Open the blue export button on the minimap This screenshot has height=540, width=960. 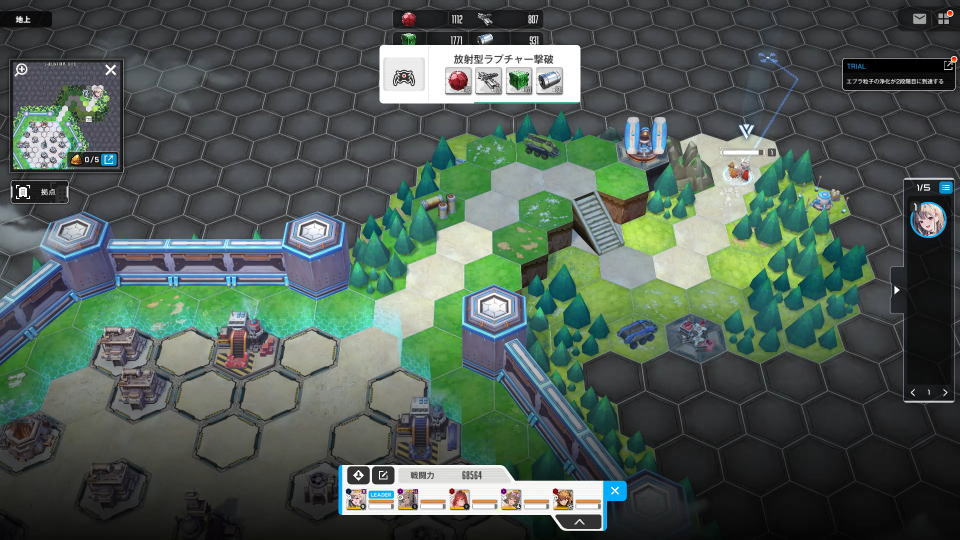pos(109,159)
